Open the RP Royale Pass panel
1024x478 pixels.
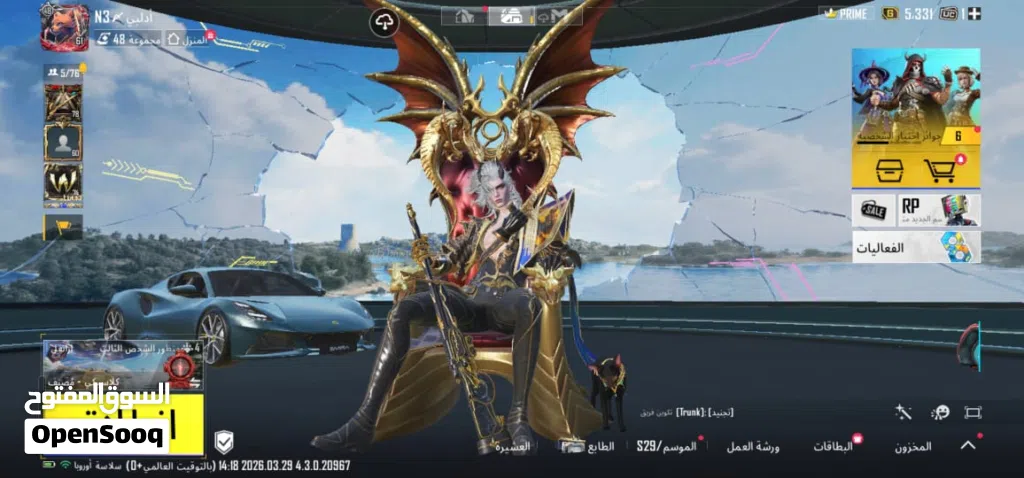click(x=939, y=210)
